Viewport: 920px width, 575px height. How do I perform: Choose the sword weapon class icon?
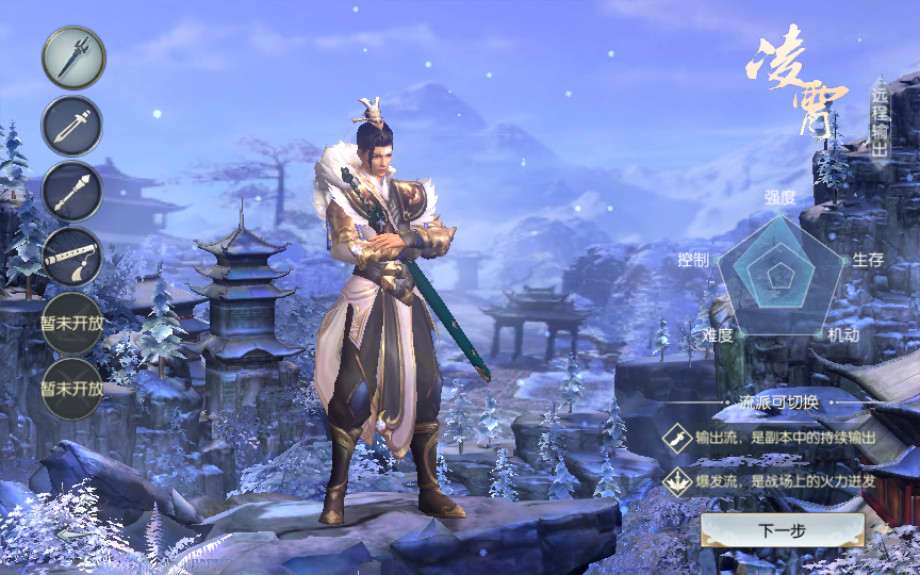[x=72, y=126]
